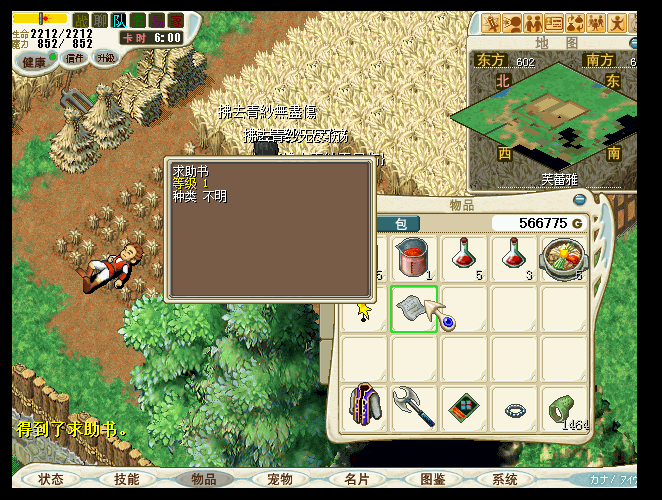Minimize the 物品 inventory window
The image size is (662, 500).
tap(579, 200)
